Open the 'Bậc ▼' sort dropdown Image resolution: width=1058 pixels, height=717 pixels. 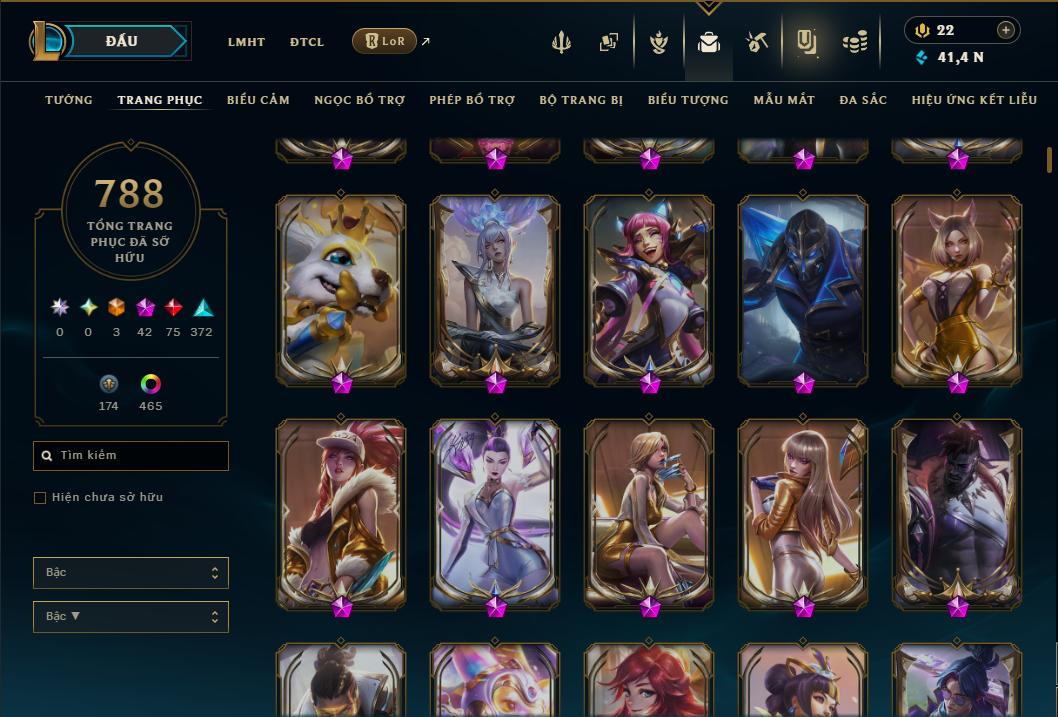tap(131, 617)
